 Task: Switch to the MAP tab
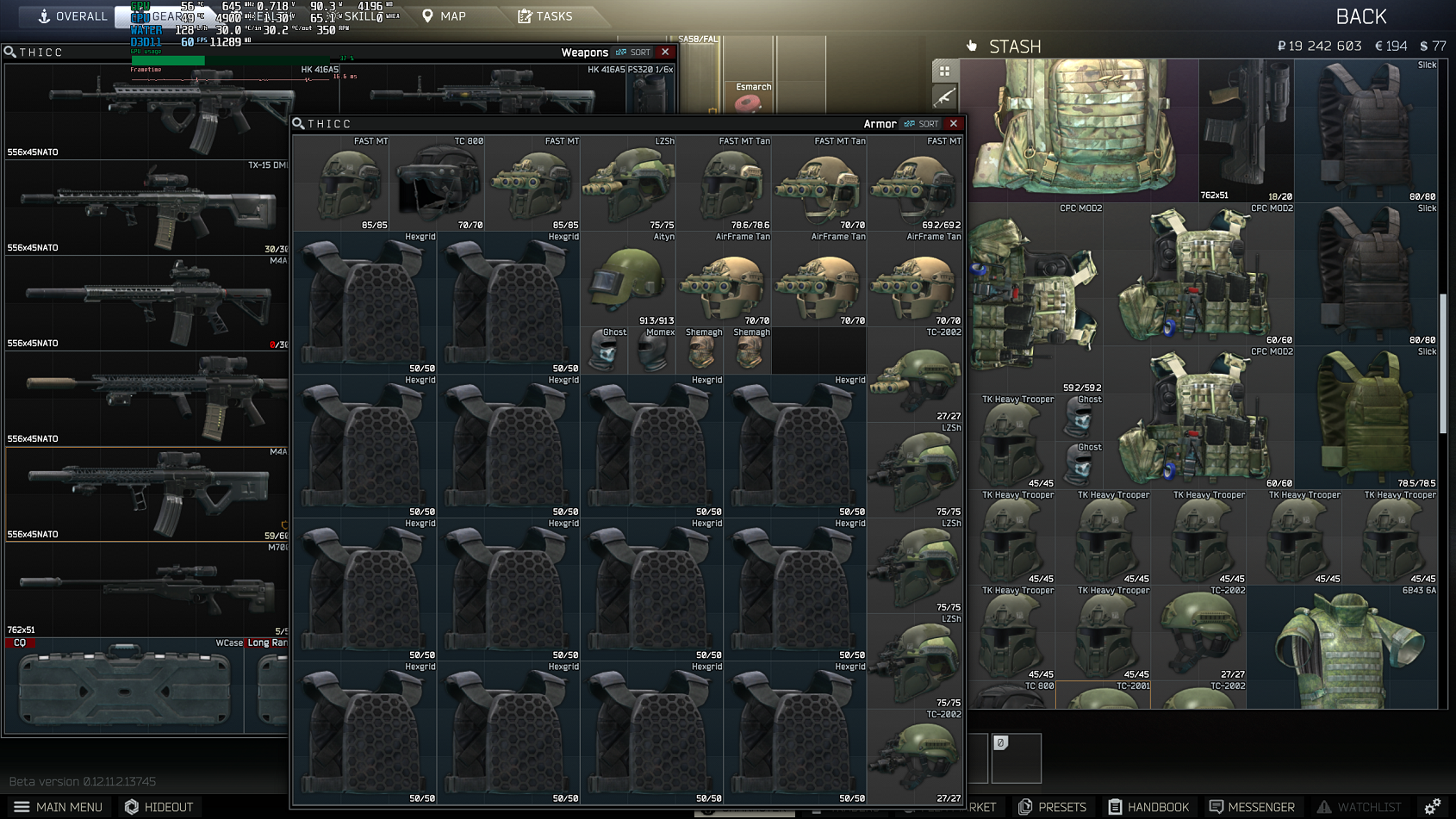click(445, 16)
